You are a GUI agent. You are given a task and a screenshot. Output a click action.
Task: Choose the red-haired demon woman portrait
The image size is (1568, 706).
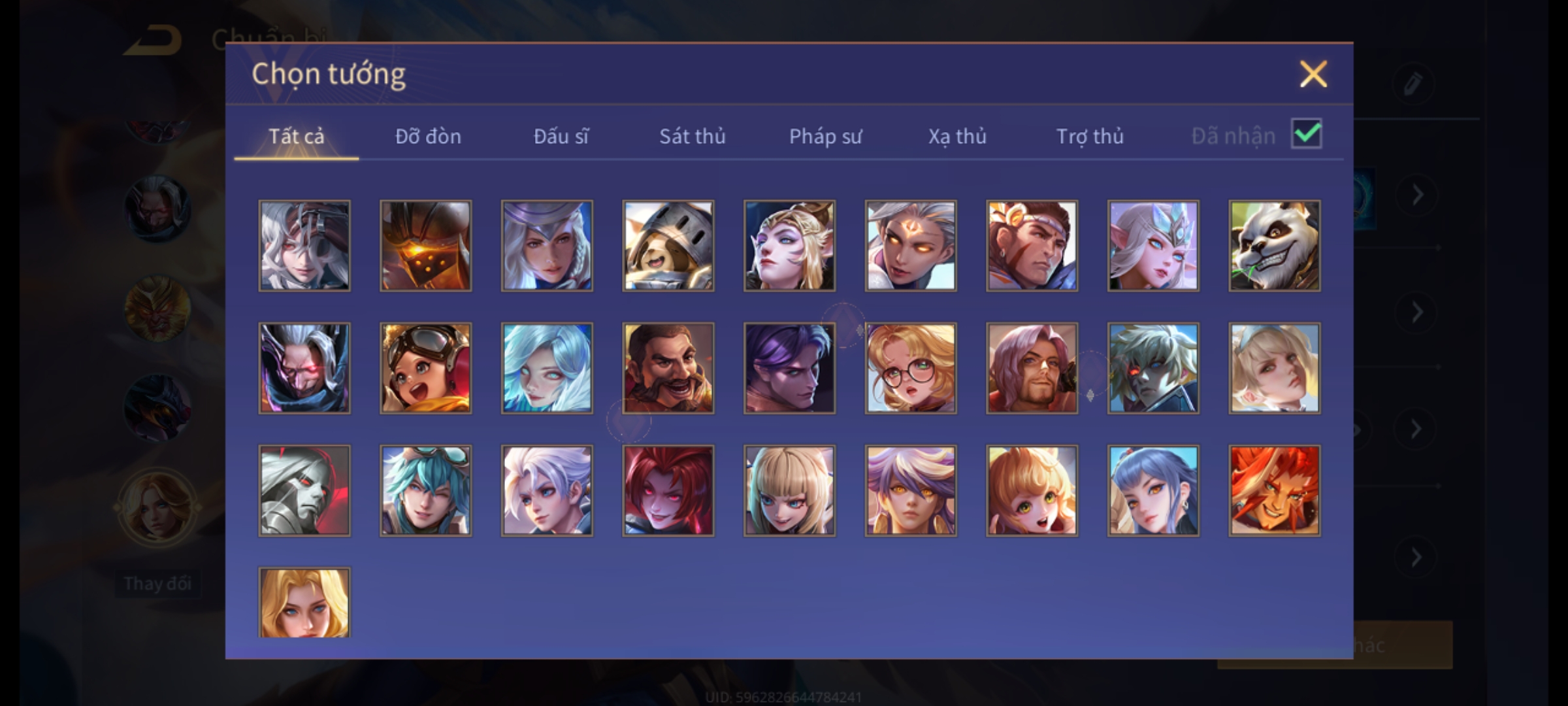[x=668, y=490]
